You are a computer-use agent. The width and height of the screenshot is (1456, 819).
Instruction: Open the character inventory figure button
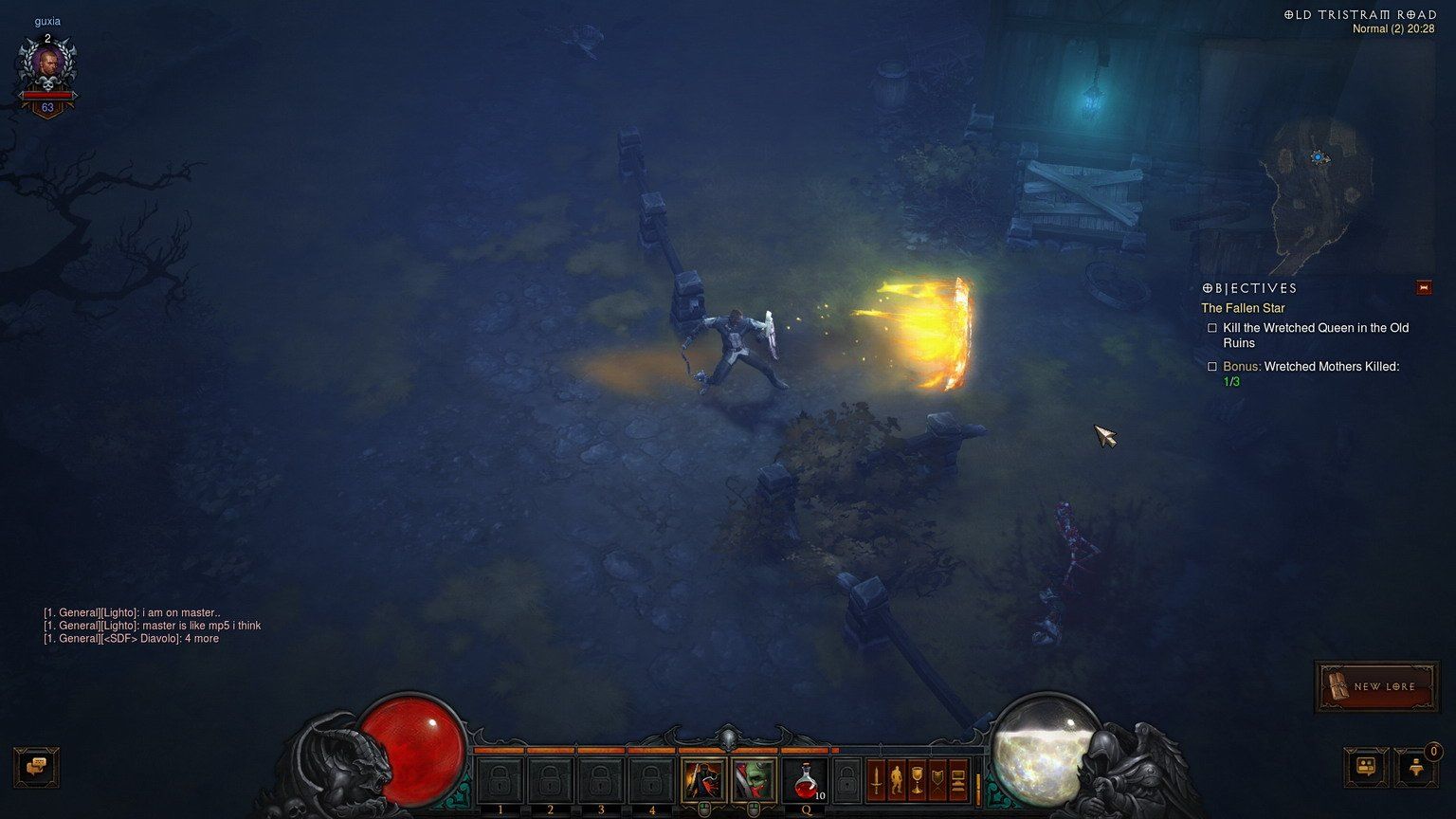[897, 780]
